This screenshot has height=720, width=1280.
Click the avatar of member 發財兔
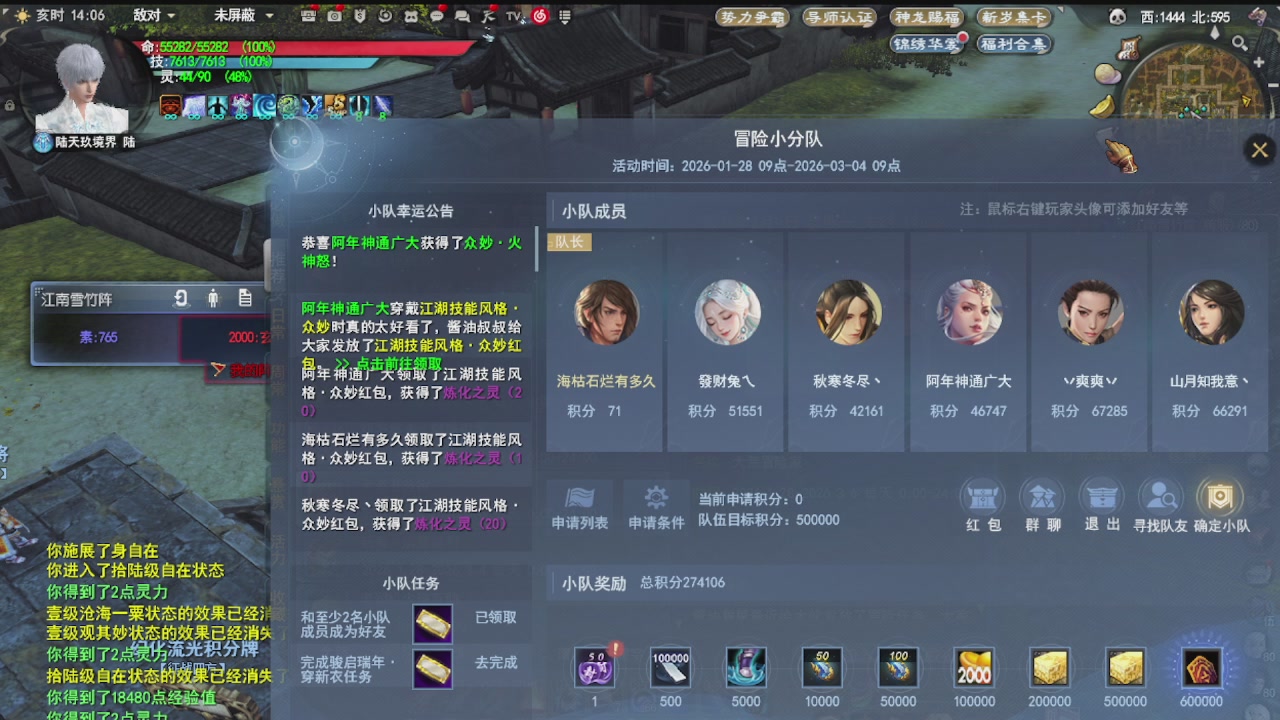point(726,312)
